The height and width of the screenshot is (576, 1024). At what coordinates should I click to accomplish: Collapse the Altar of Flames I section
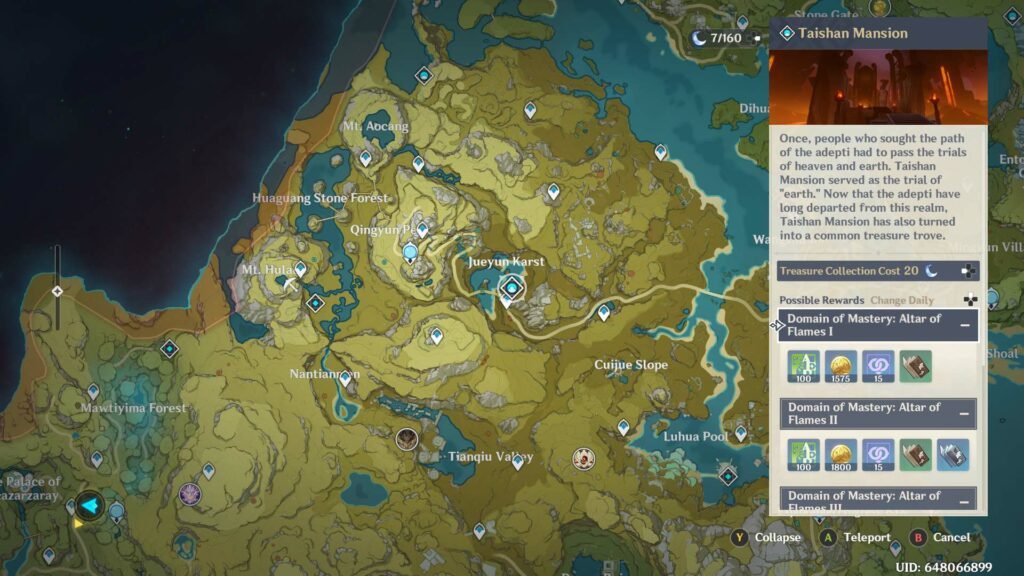965,325
